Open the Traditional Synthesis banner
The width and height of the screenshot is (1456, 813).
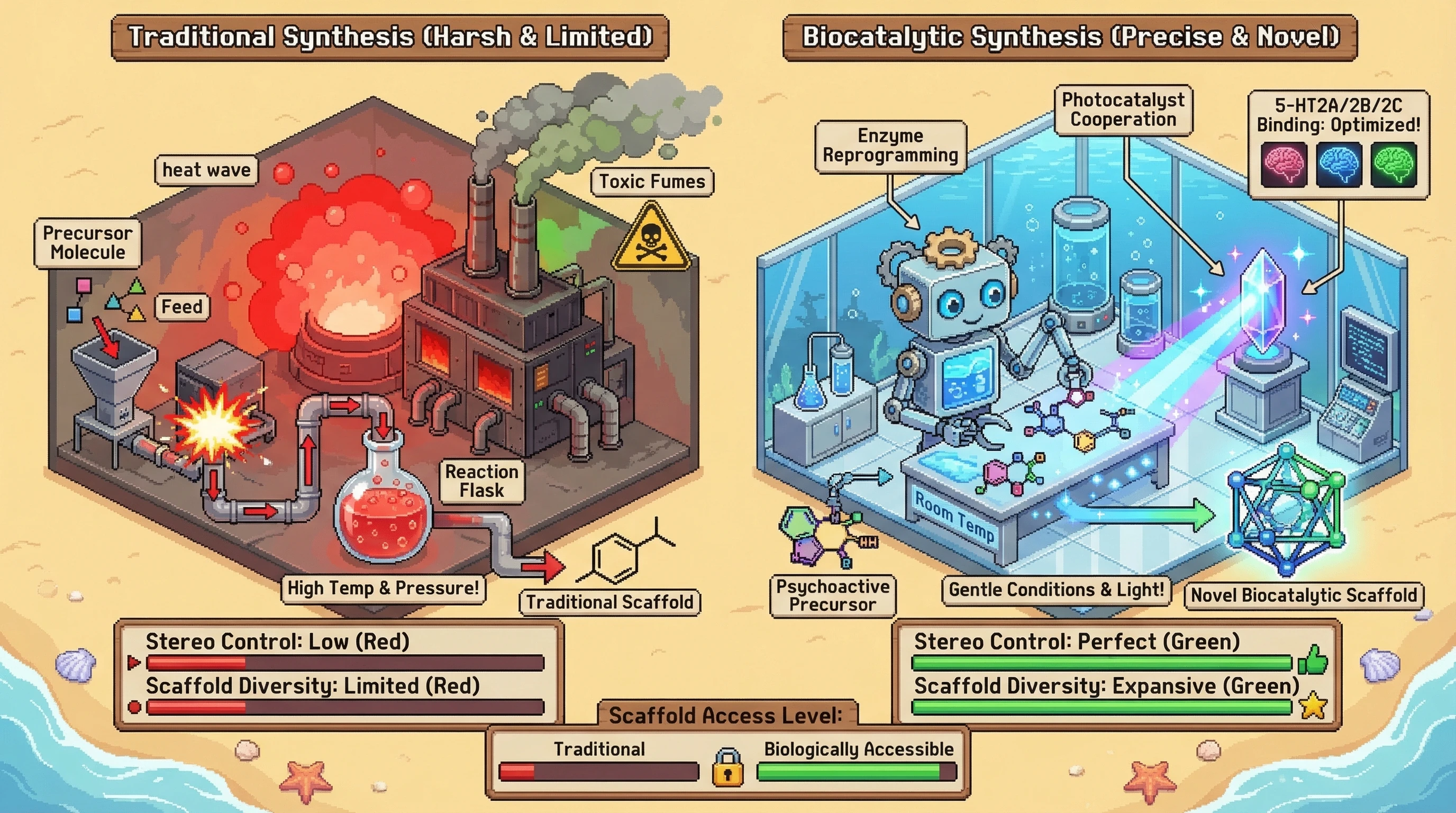[390, 37]
